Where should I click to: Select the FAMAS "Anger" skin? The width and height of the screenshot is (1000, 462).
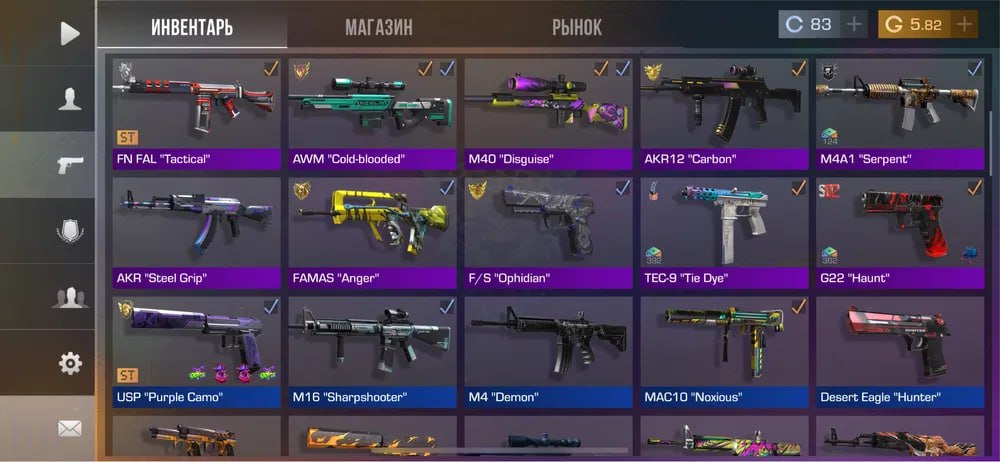pos(372,231)
